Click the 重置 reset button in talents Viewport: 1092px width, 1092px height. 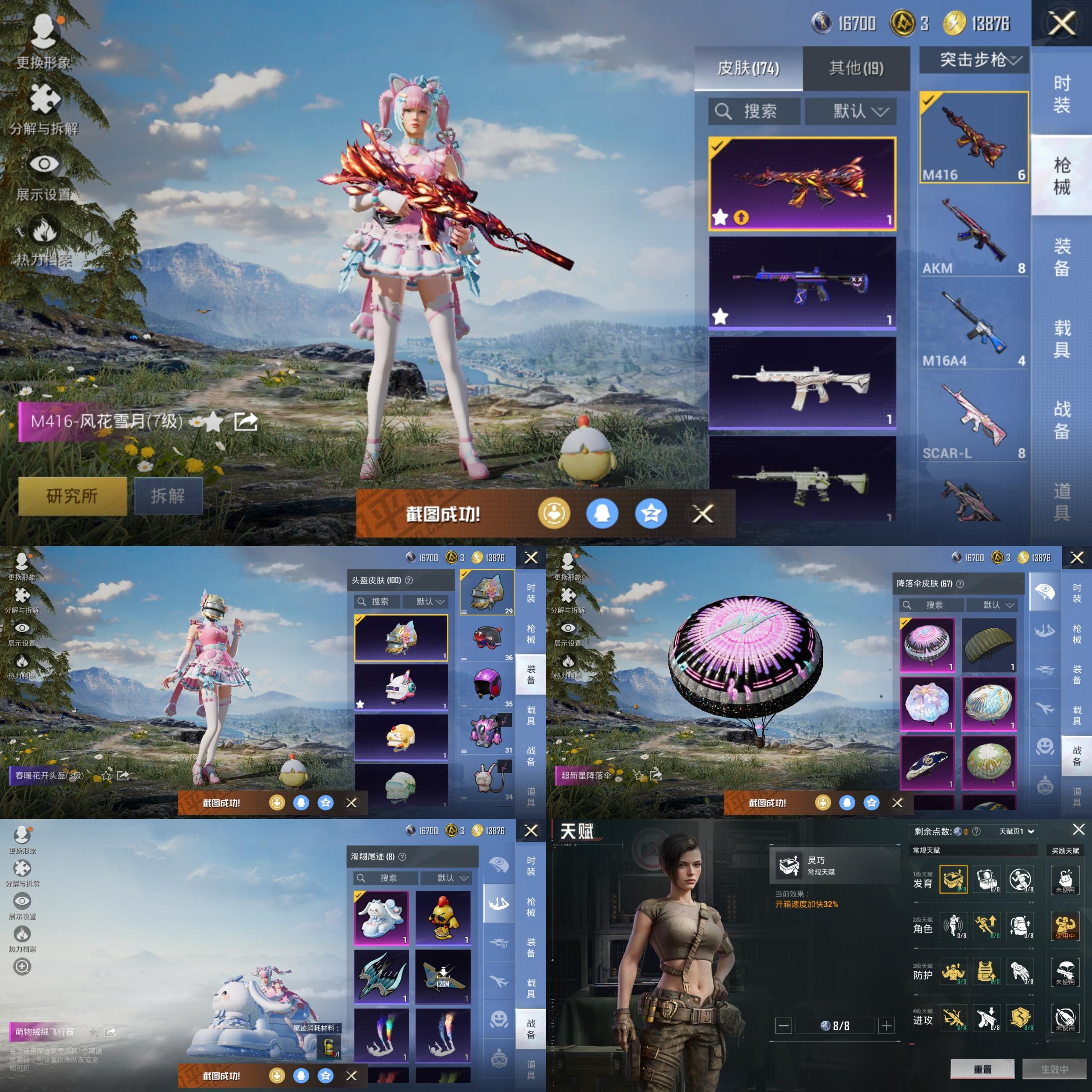point(982,1069)
